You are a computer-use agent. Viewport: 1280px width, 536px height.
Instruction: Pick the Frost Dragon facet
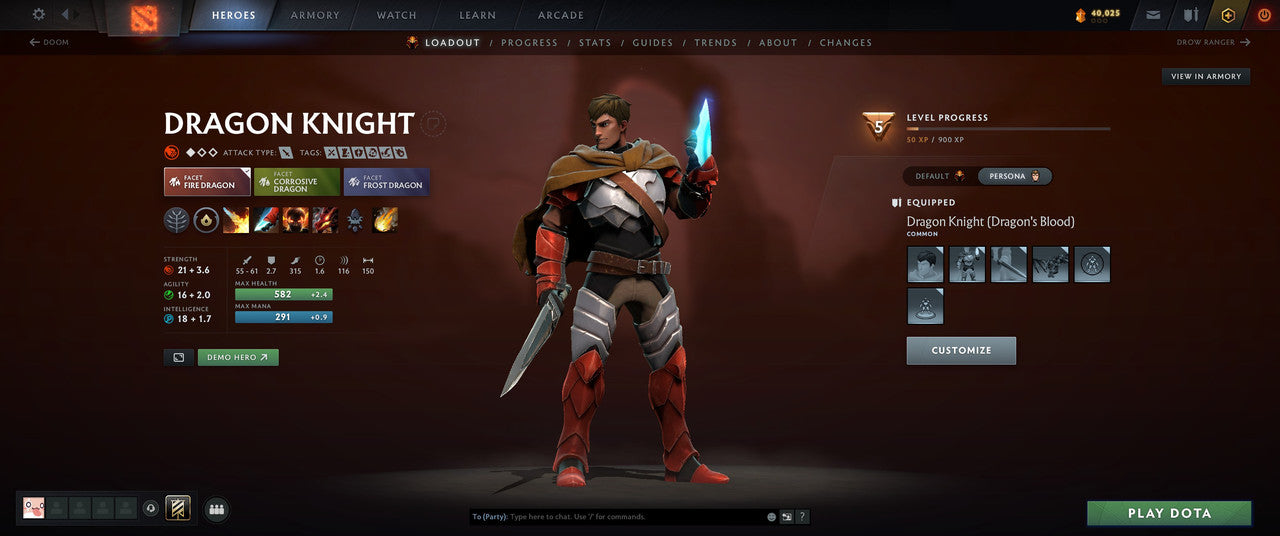click(386, 182)
